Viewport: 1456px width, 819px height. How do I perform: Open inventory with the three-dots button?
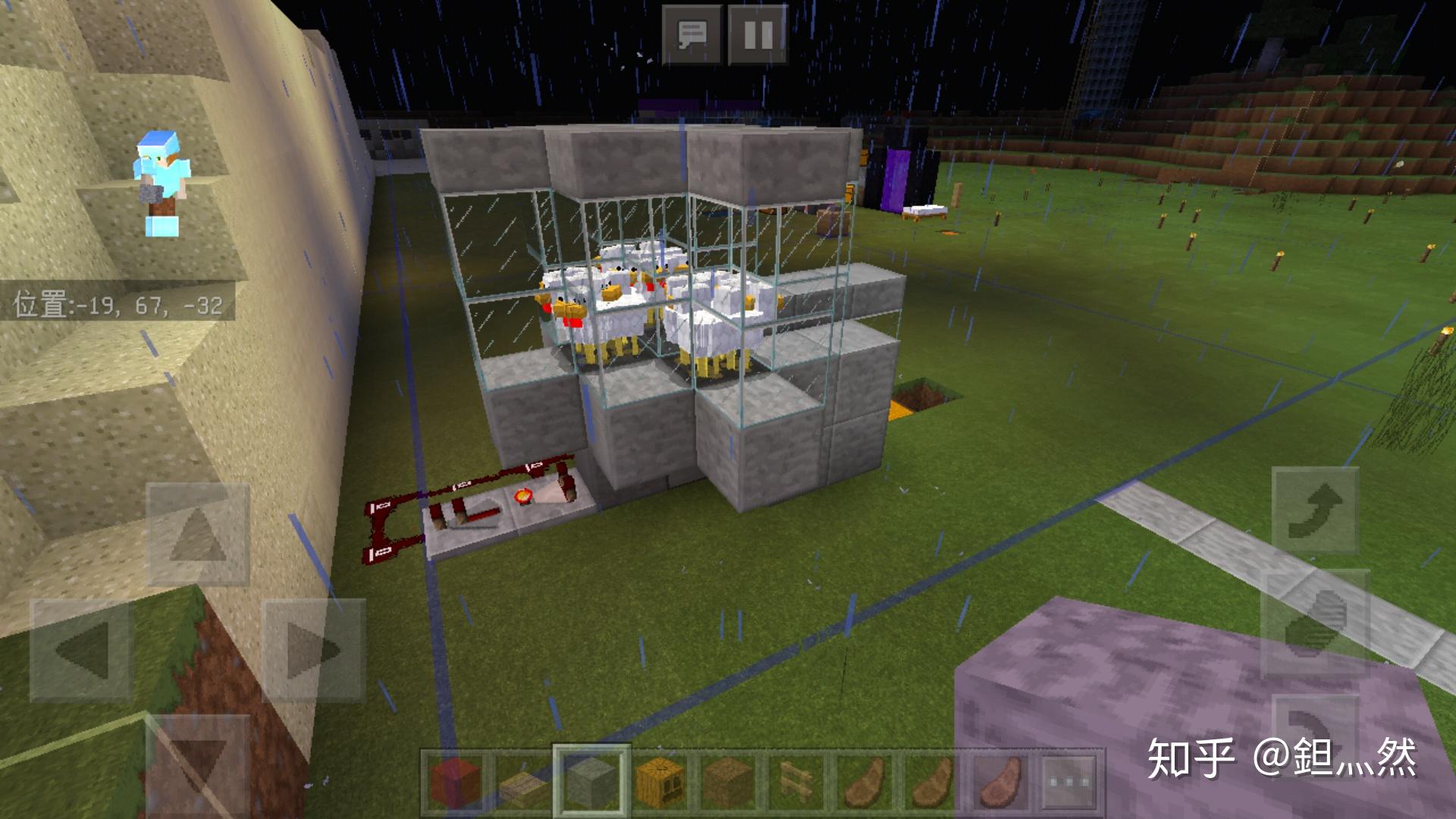(x=1068, y=781)
